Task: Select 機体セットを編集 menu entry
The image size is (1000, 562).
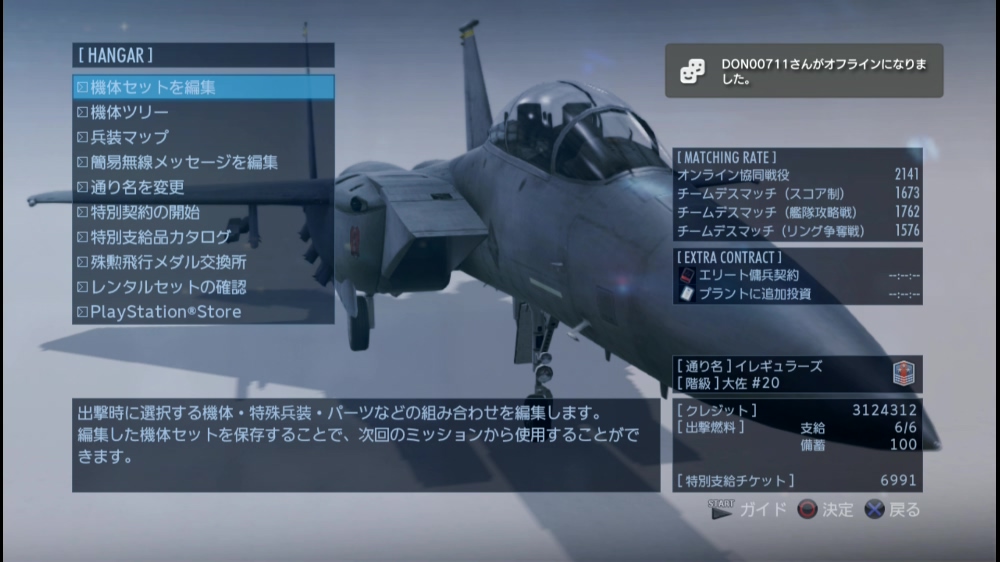Action: tap(203, 87)
